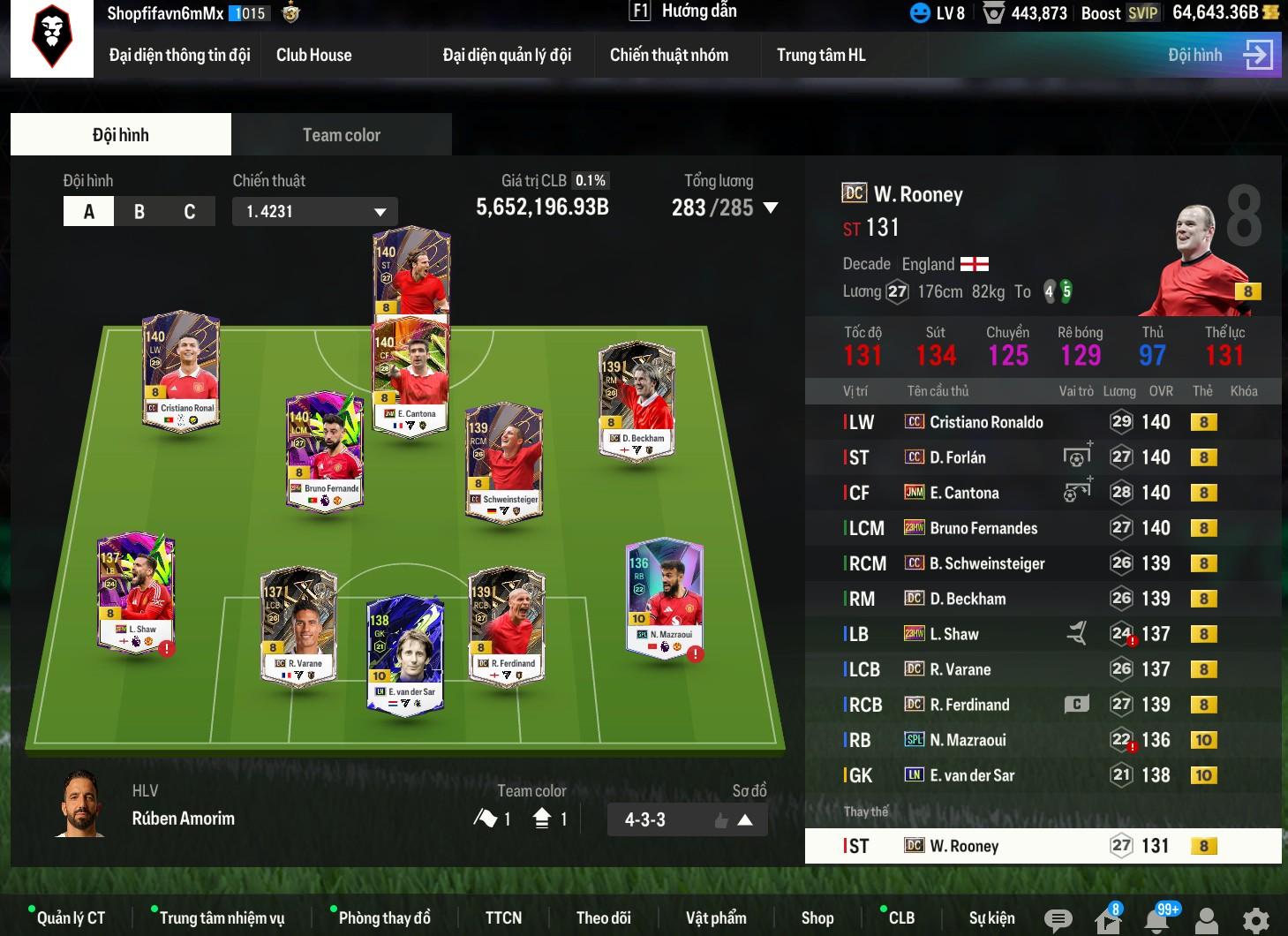This screenshot has height=936, width=1288.
Task: Open the Shop from bottom bar
Action: pyautogui.click(x=817, y=918)
